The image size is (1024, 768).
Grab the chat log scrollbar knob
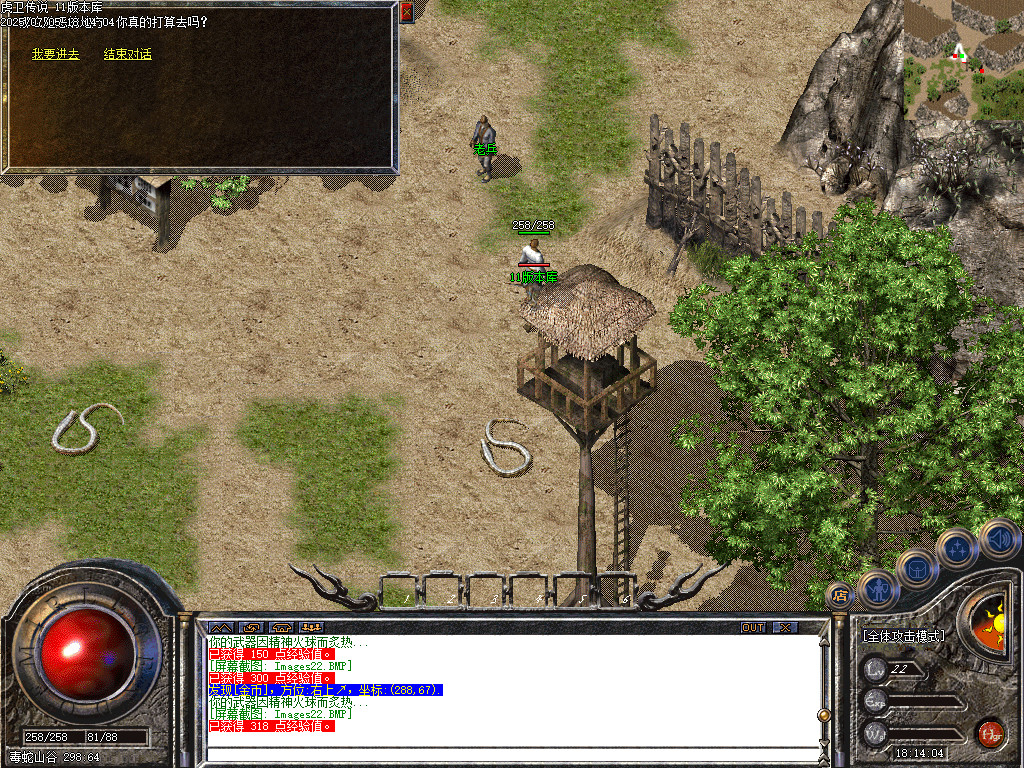click(x=824, y=714)
